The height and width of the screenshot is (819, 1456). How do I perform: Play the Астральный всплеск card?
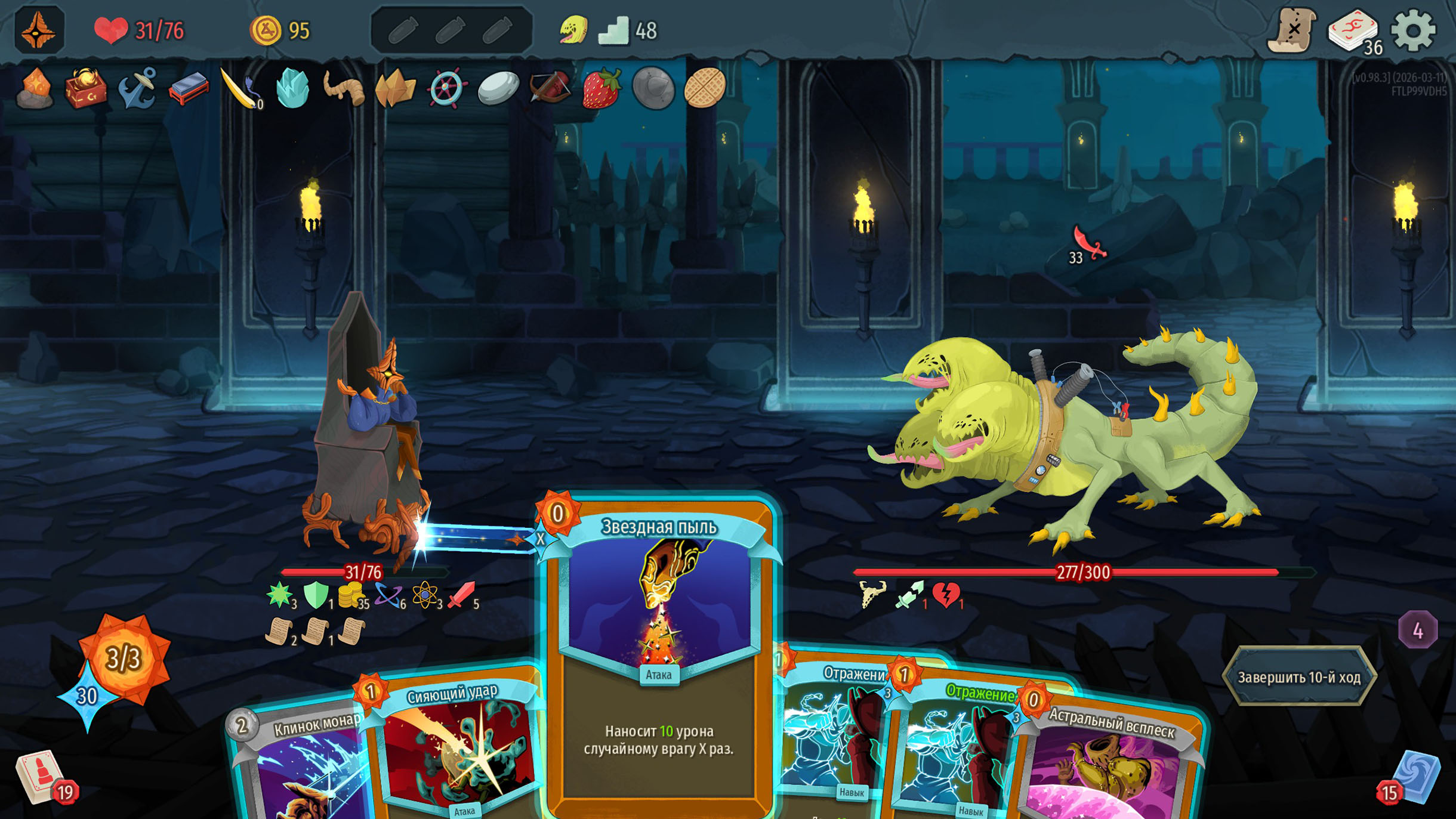click(x=1110, y=769)
